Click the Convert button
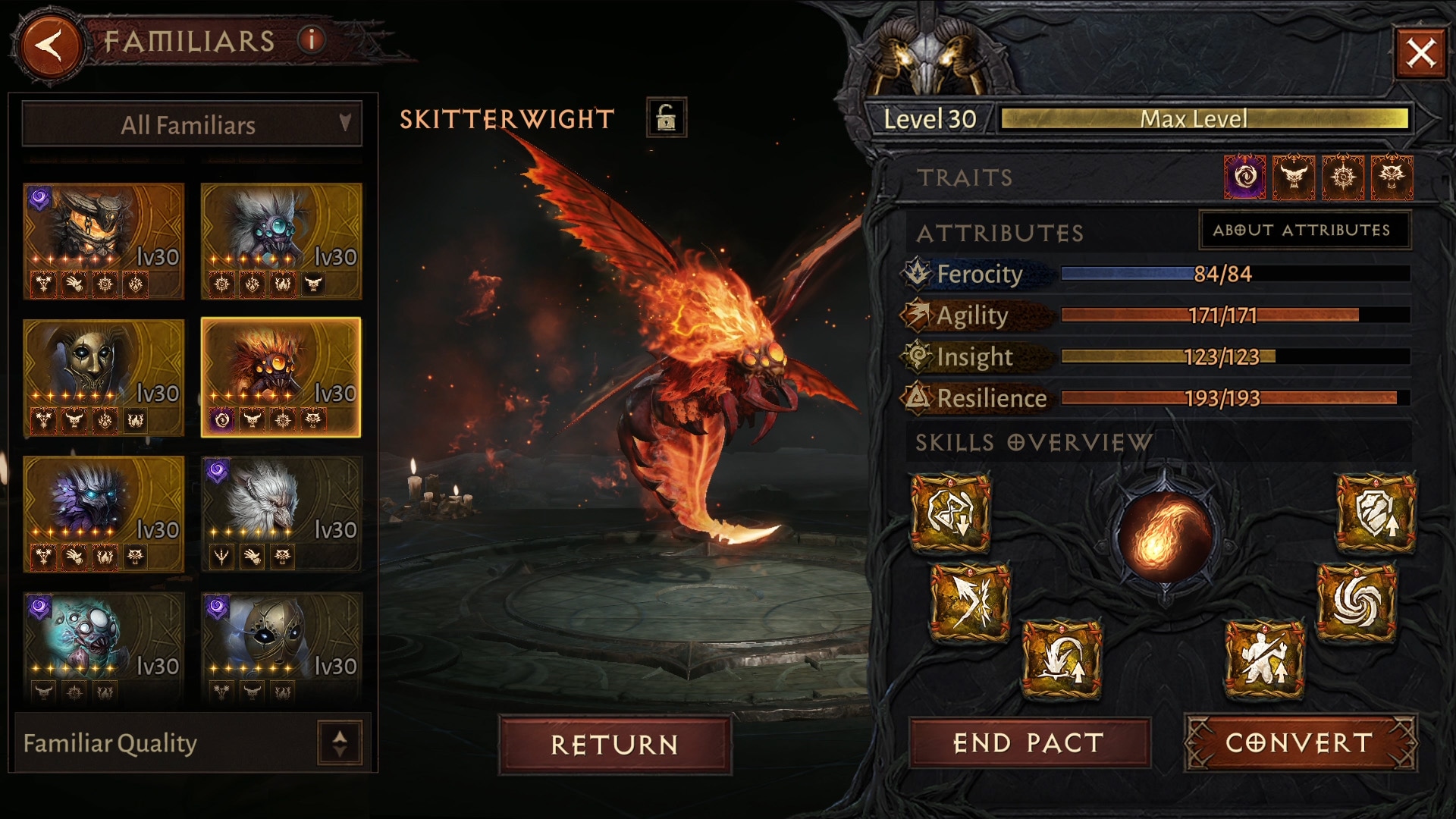Viewport: 1456px width, 819px height. click(1300, 743)
